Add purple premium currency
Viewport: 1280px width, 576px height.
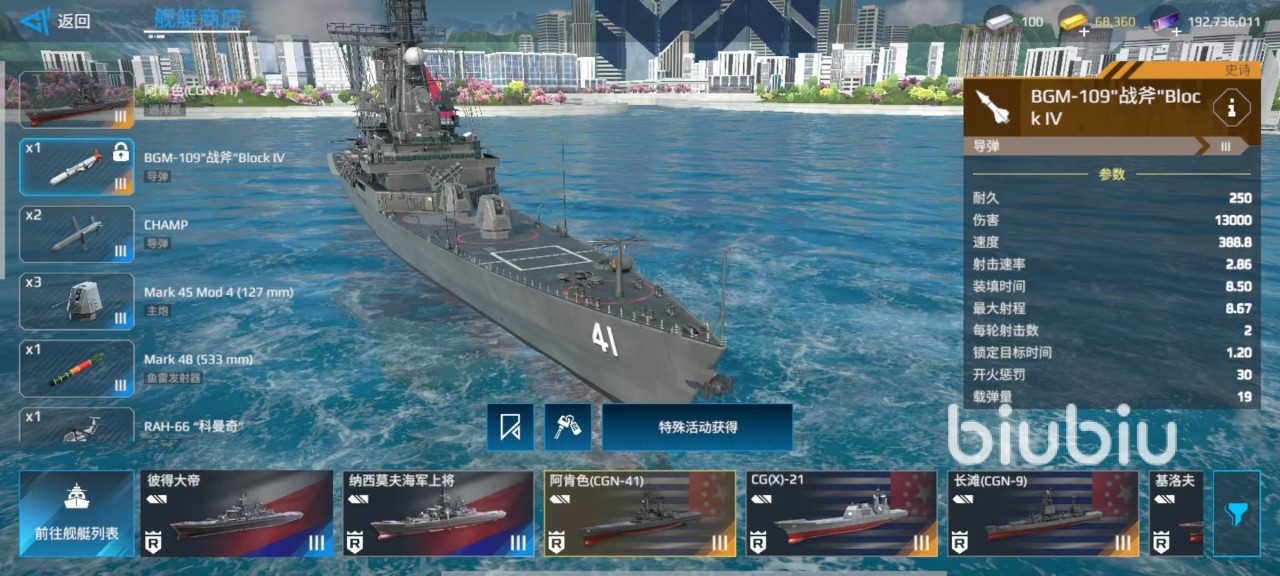pyautogui.click(x=1176, y=32)
